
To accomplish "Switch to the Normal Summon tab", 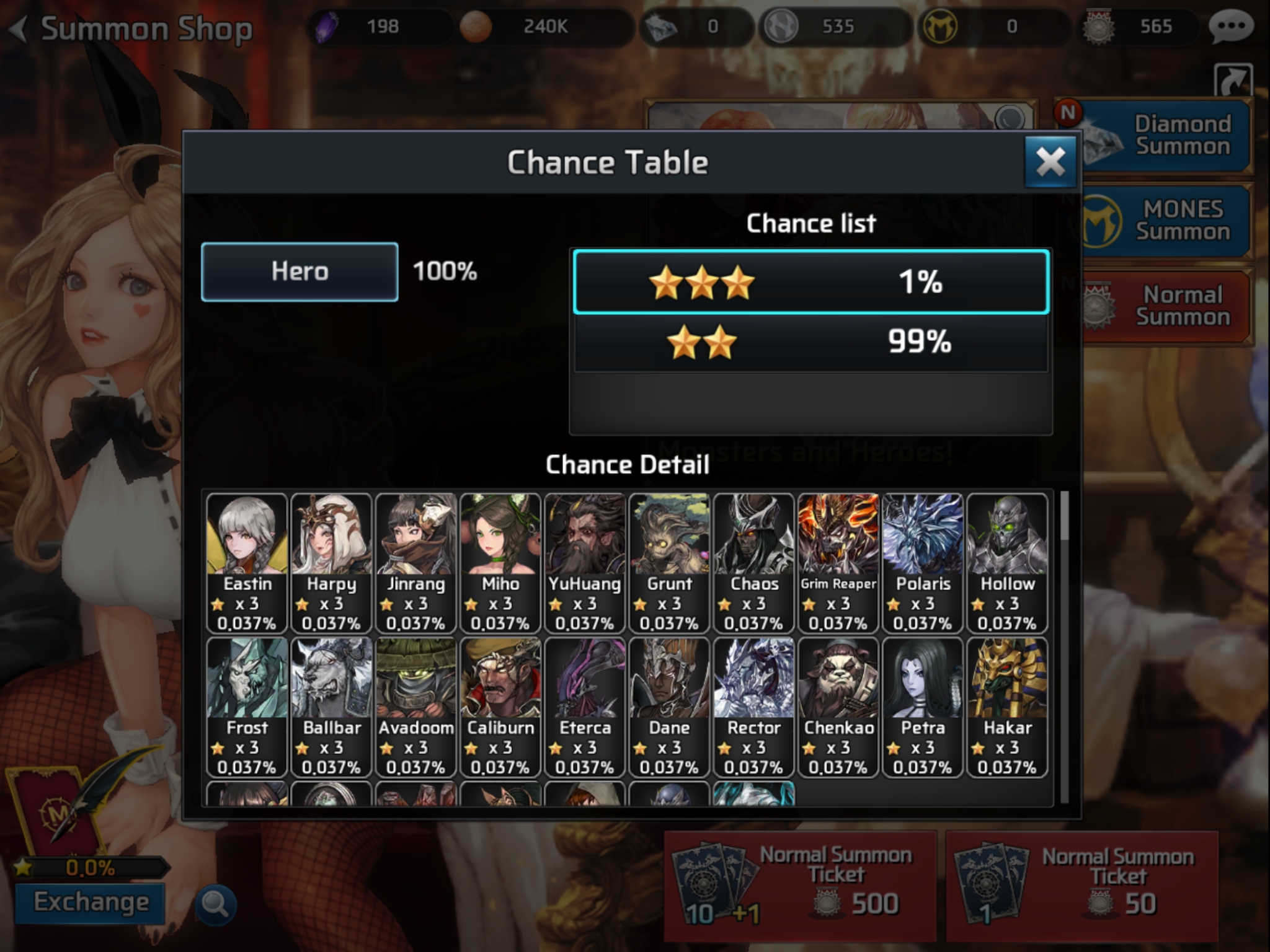I will point(1165,306).
